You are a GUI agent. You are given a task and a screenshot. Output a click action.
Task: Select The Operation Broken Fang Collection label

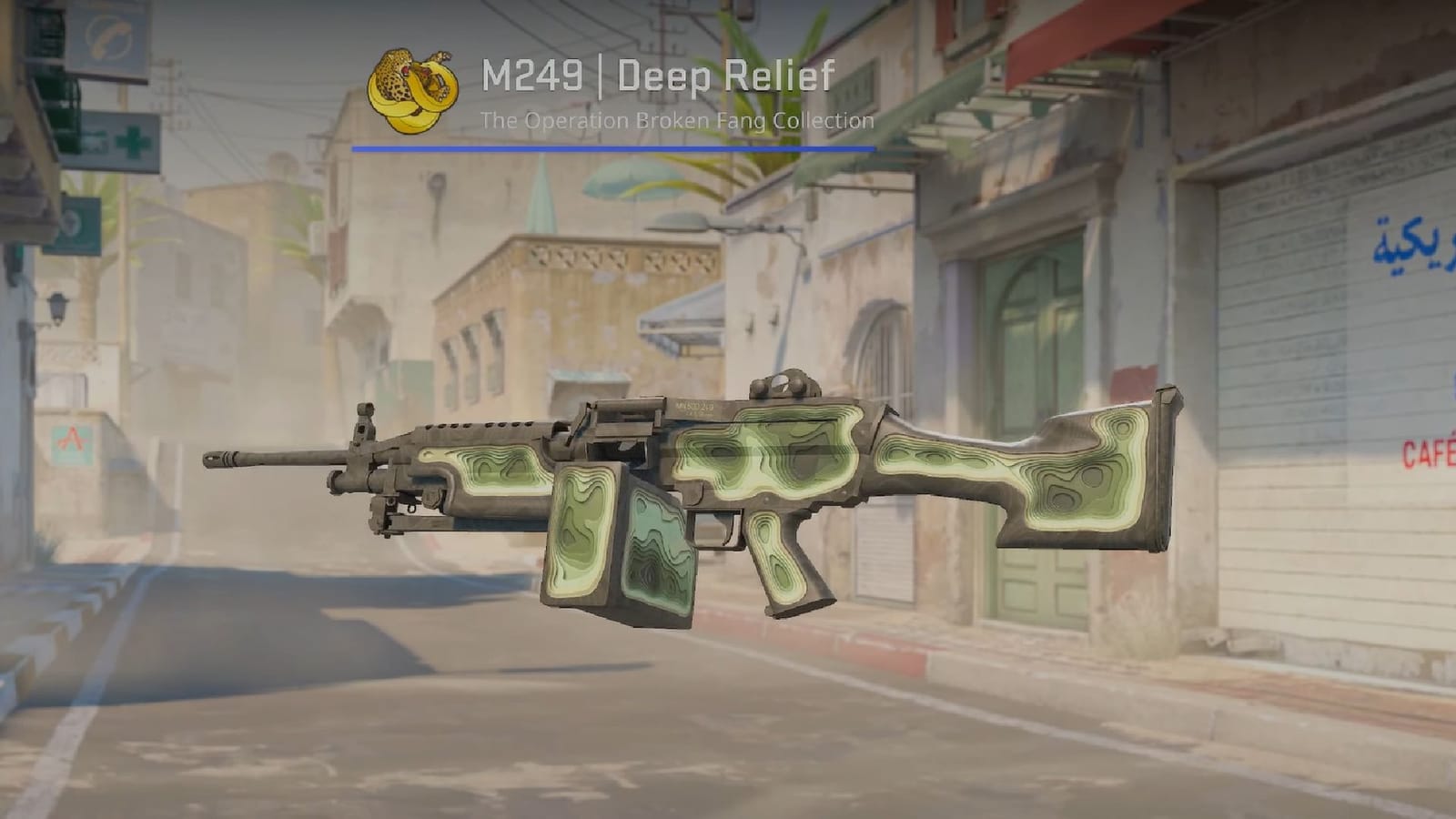point(677,117)
